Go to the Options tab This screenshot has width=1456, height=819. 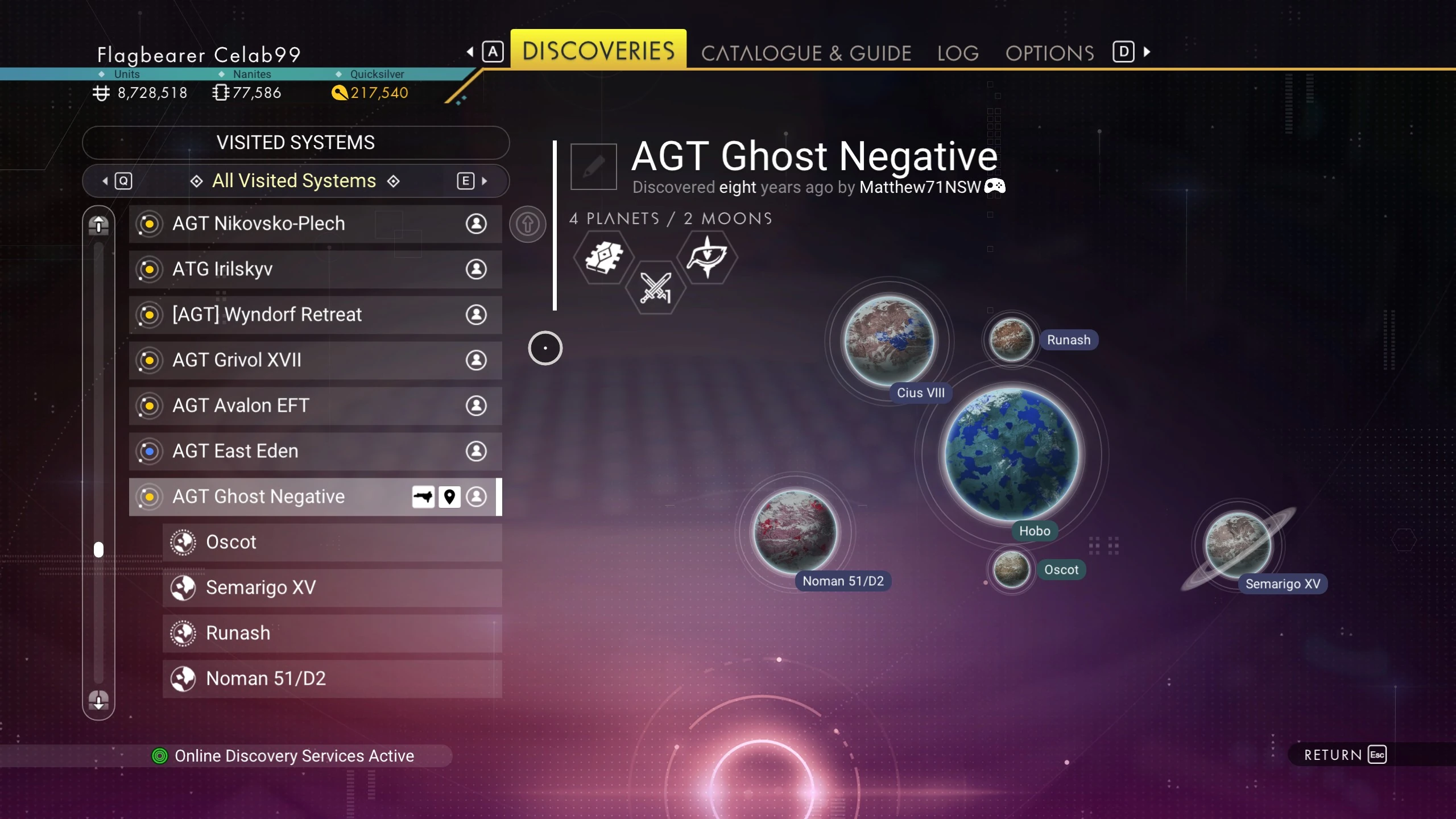(1049, 53)
